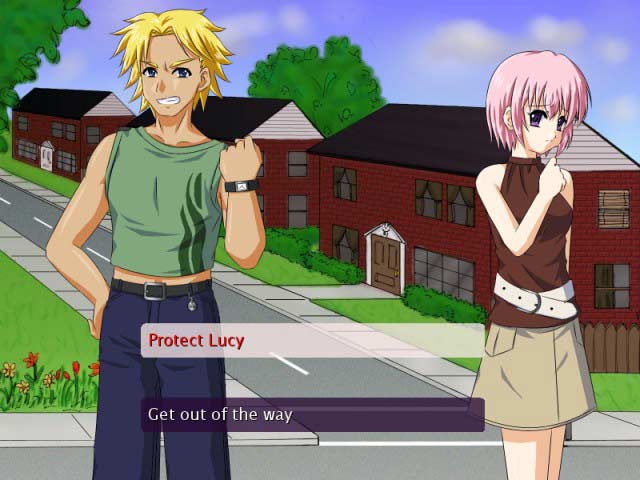Select "Get out of the way" choice
The height and width of the screenshot is (480, 640).
coord(312,414)
